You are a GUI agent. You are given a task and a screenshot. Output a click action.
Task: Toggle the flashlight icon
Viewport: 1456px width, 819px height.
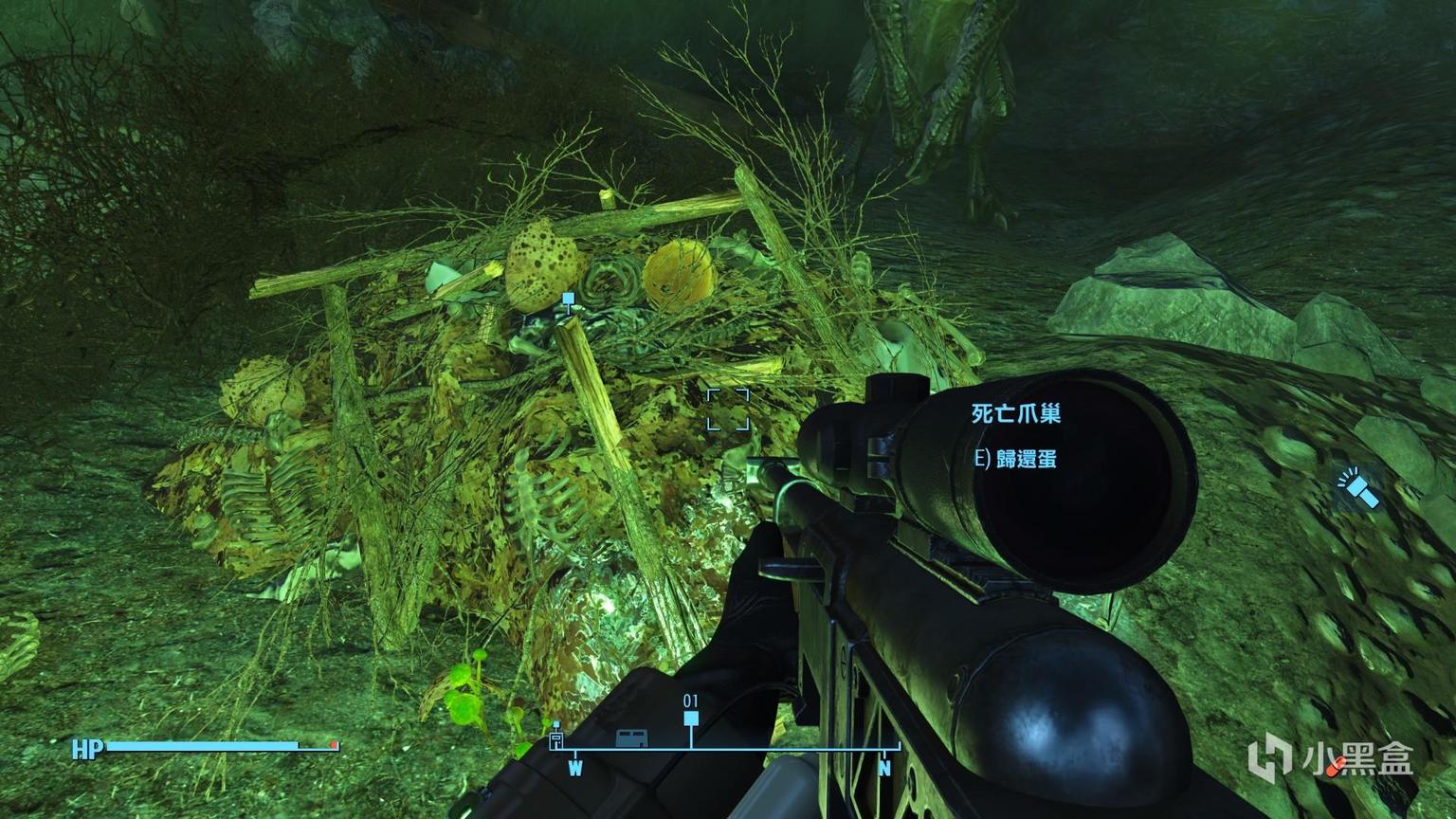pyautogui.click(x=1356, y=487)
